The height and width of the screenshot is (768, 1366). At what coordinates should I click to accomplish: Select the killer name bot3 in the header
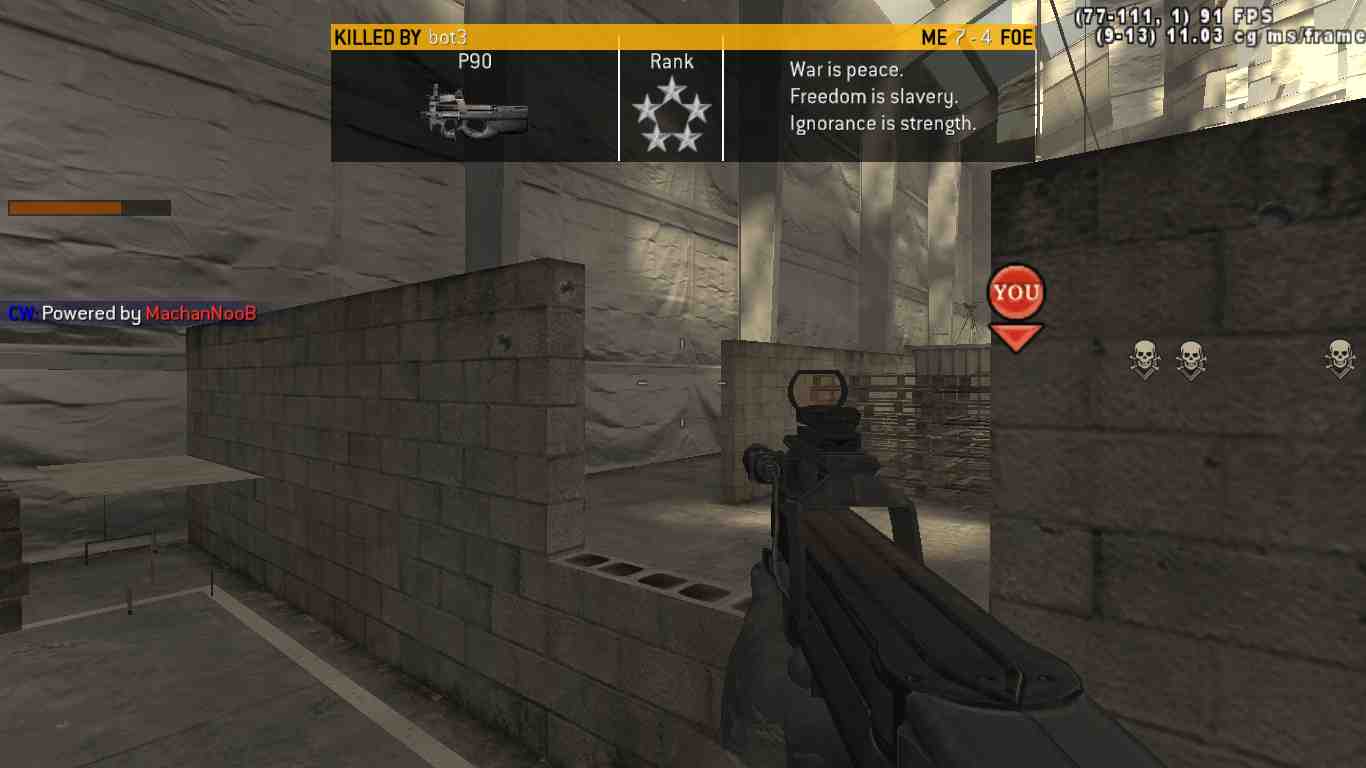(x=447, y=38)
